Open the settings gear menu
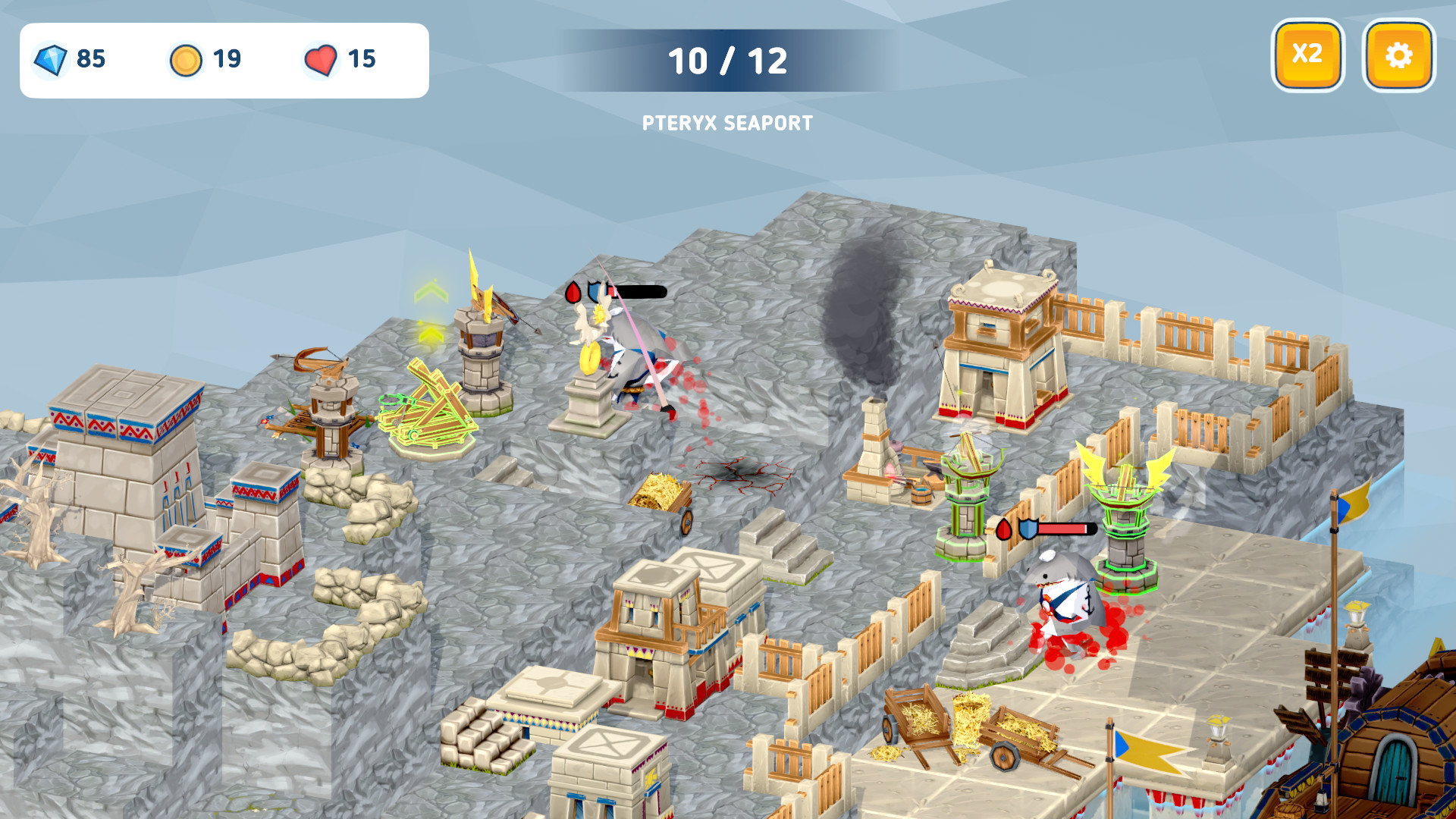This screenshot has height=819, width=1456. [x=1399, y=54]
